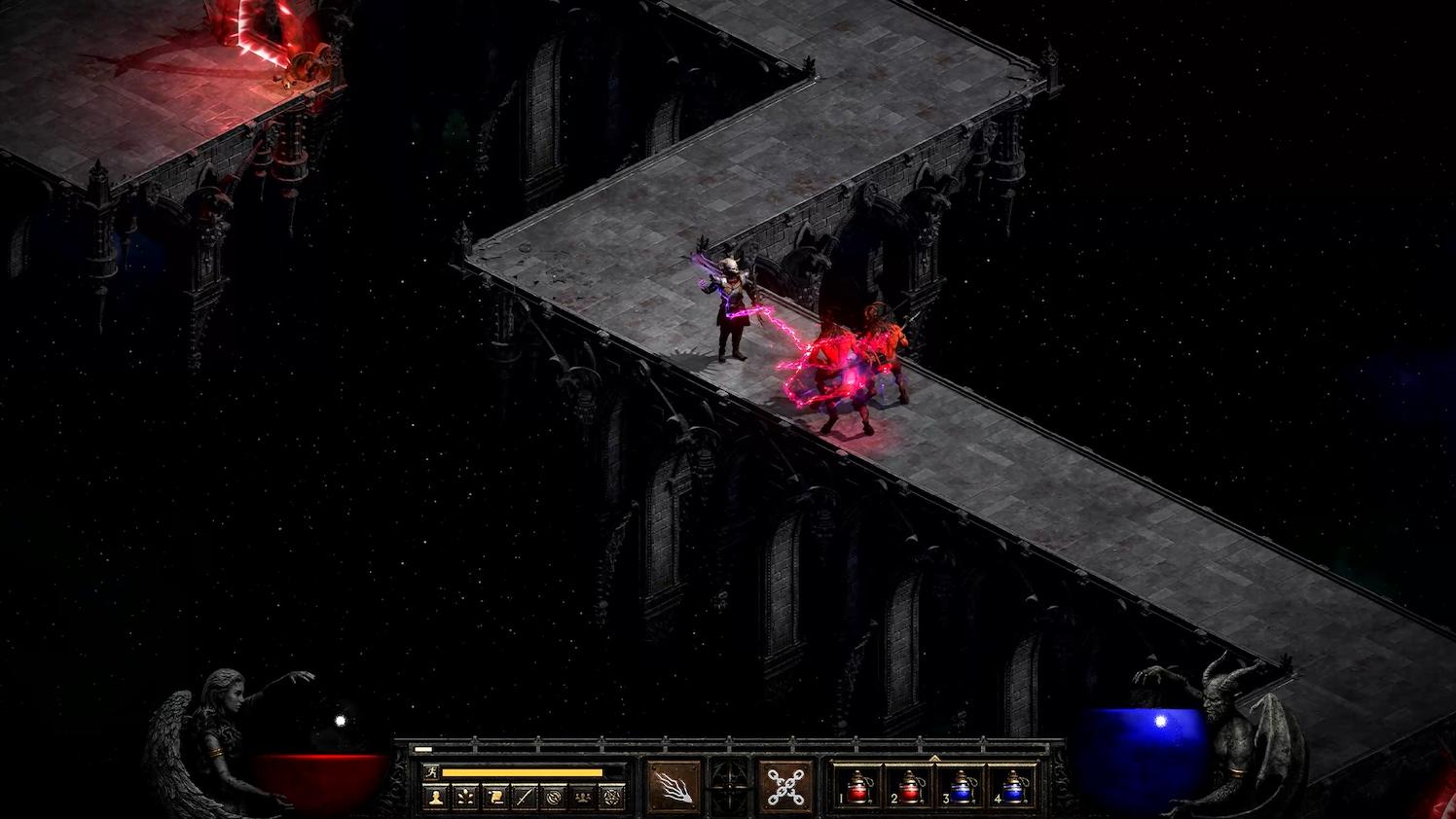Click the yellow stamina bar
Image resolution: width=1456 pixels, height=819 pixels.
[525, 771]
